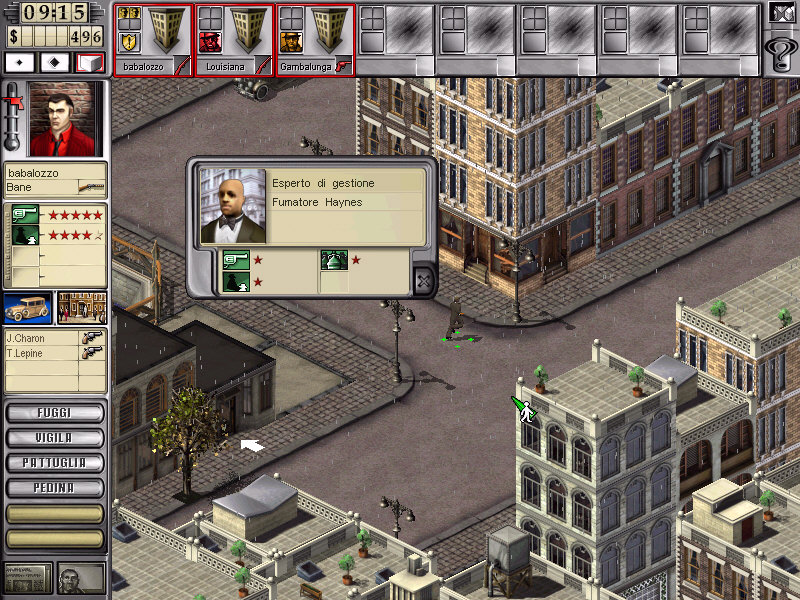
Task: Click the FUGGI order button
Action: point(55,412)
